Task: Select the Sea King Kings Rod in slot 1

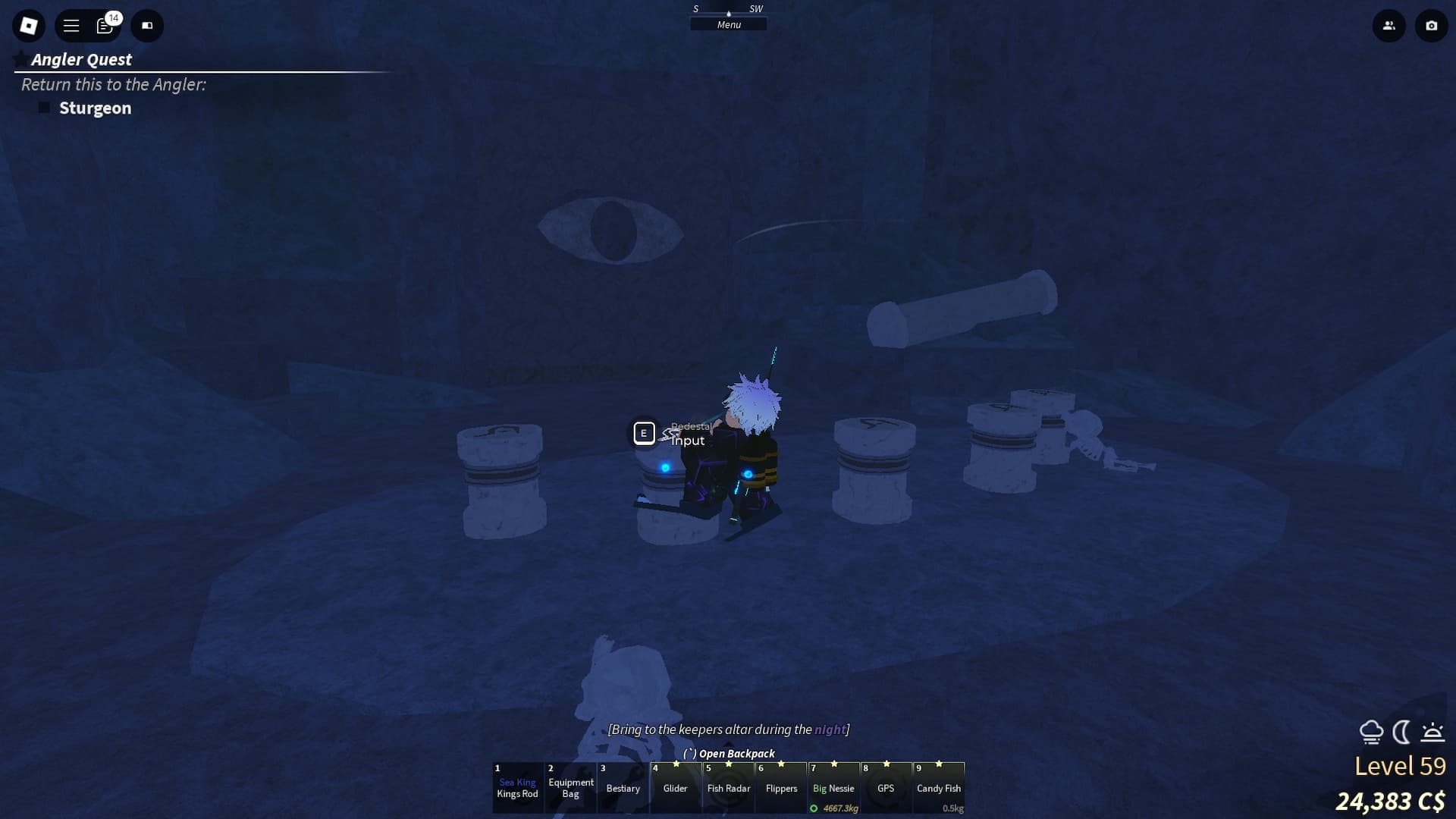Action: [519, 788]
